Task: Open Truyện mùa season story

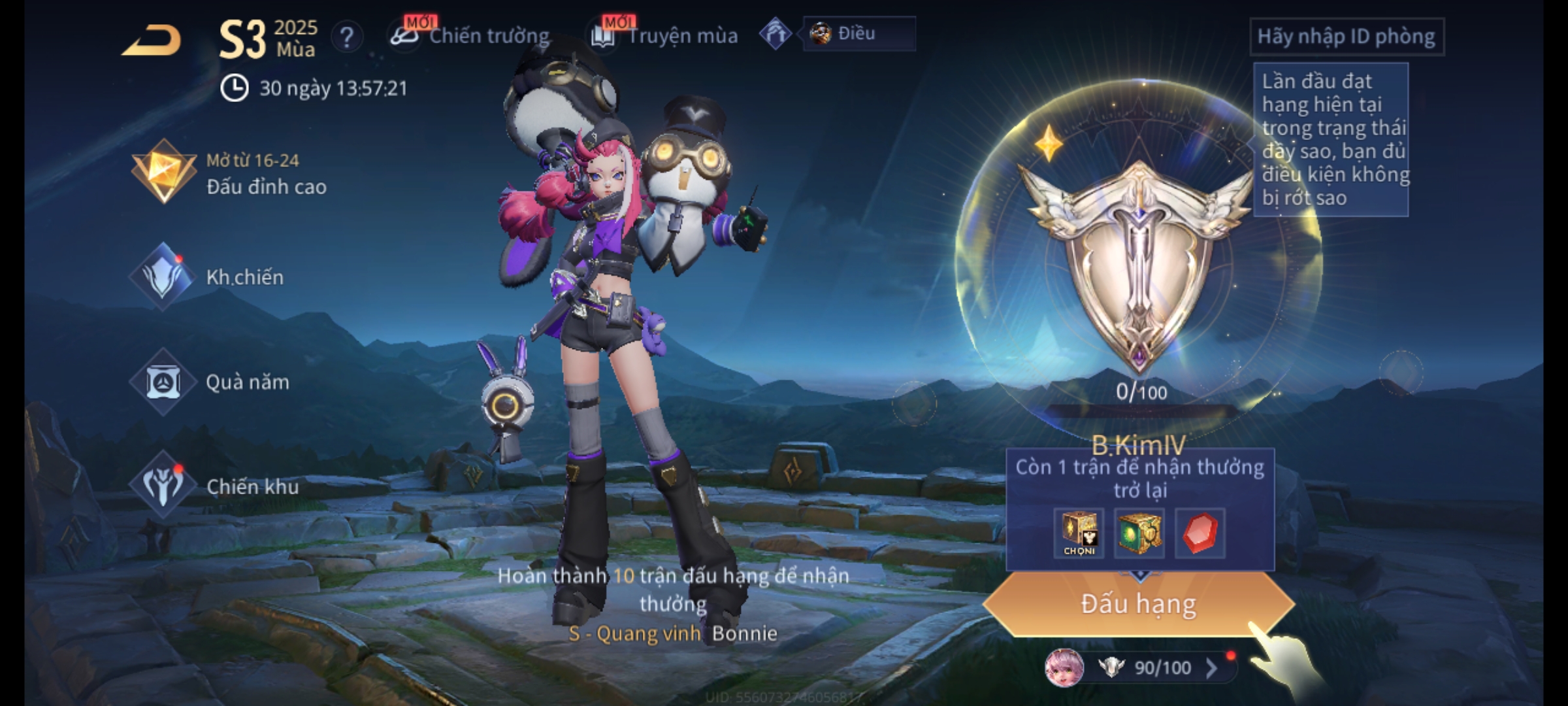Action: 666,35
